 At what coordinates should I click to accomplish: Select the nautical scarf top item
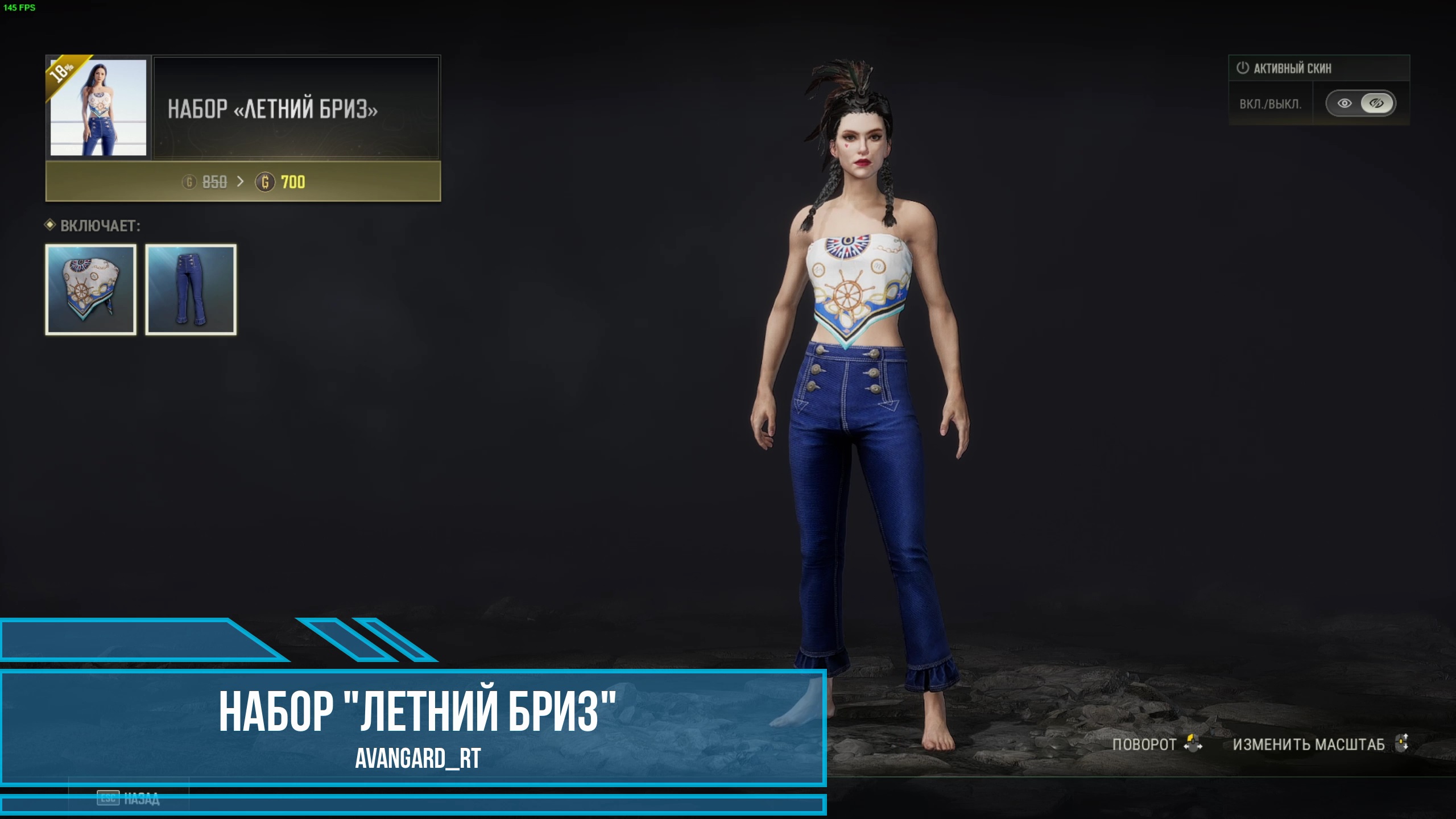91,289
